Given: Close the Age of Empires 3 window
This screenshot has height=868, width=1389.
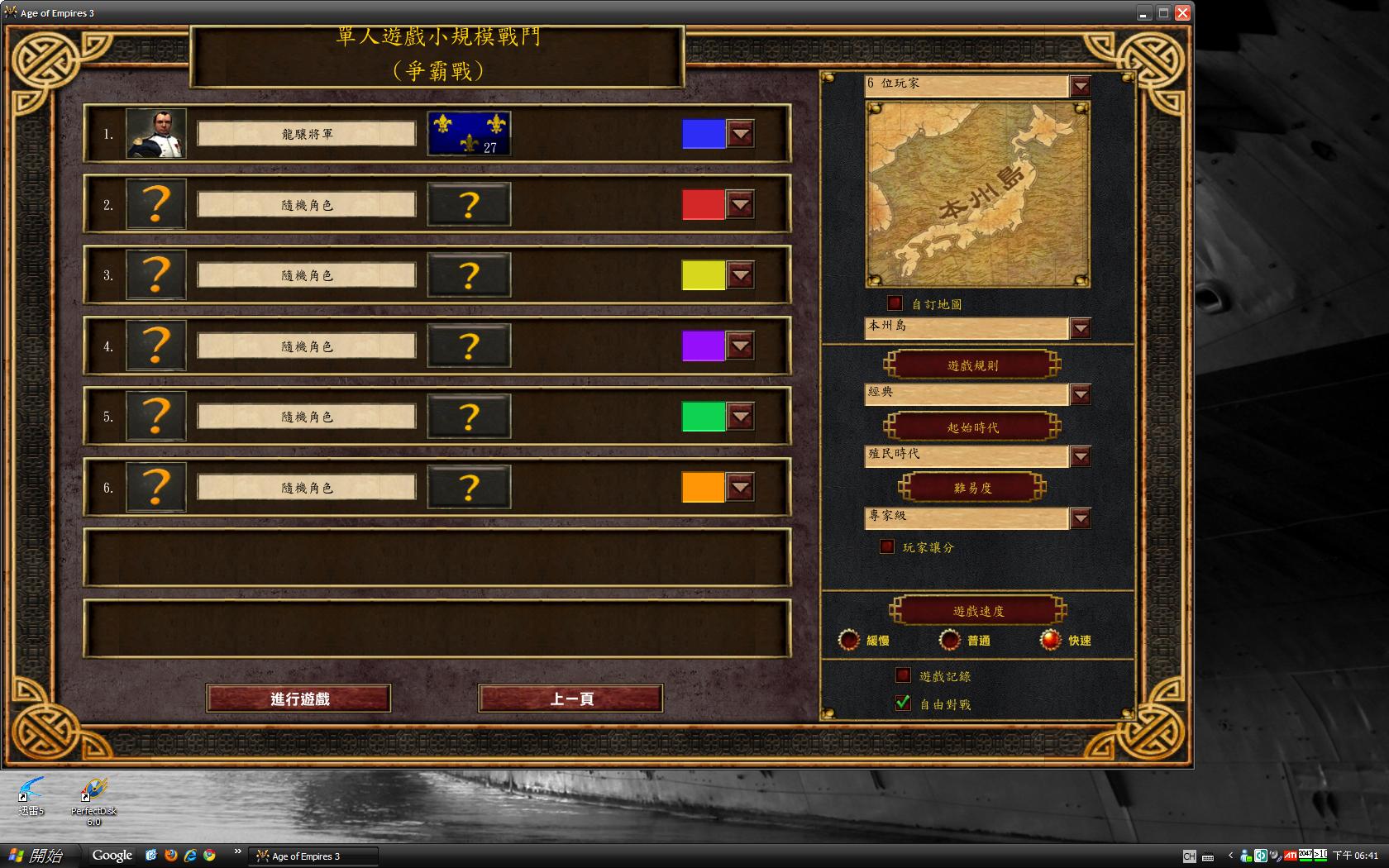Looking at the screenshot, I should 1182,12.
